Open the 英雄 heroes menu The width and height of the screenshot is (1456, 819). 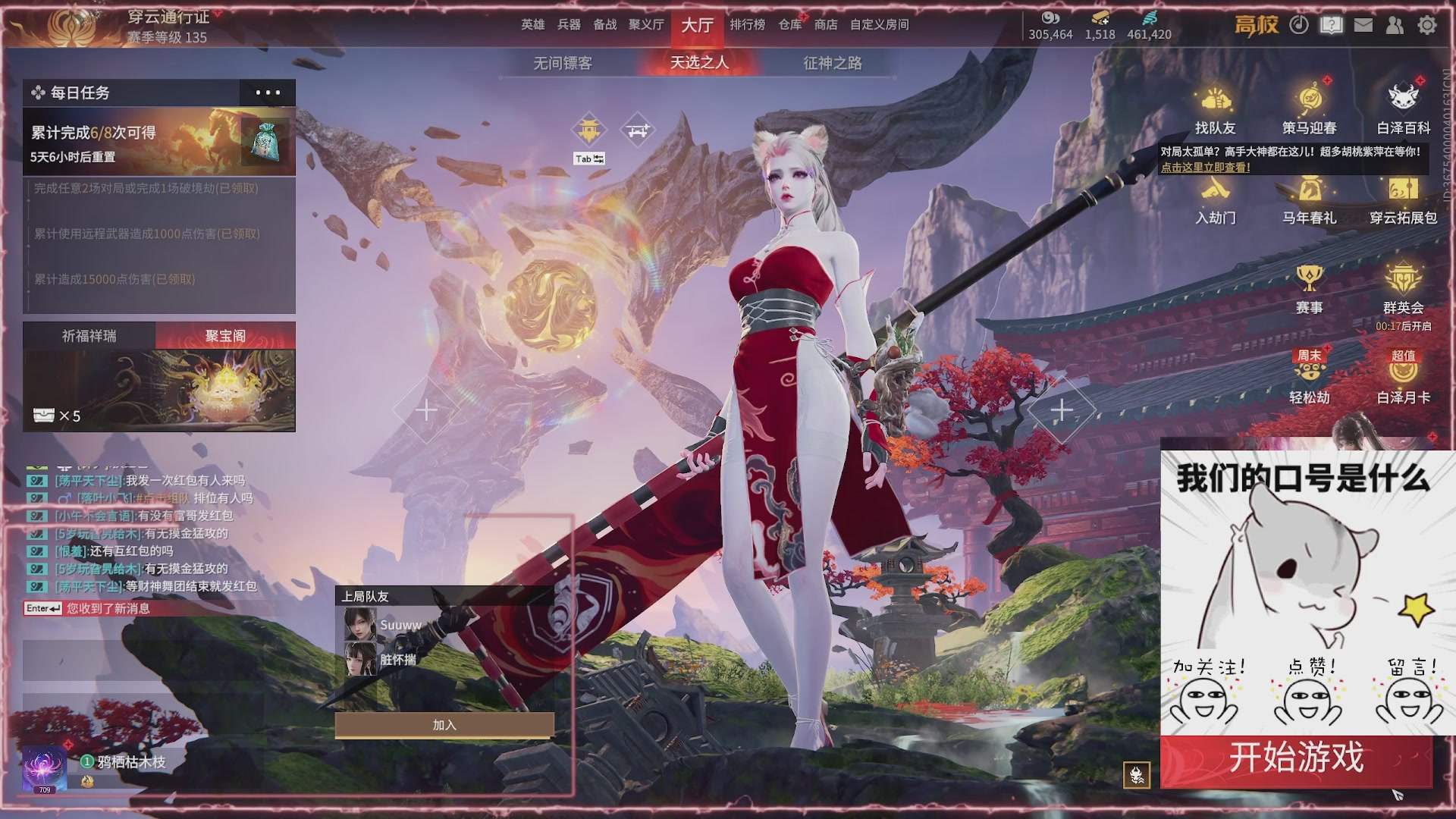click(x=532, y=25)
